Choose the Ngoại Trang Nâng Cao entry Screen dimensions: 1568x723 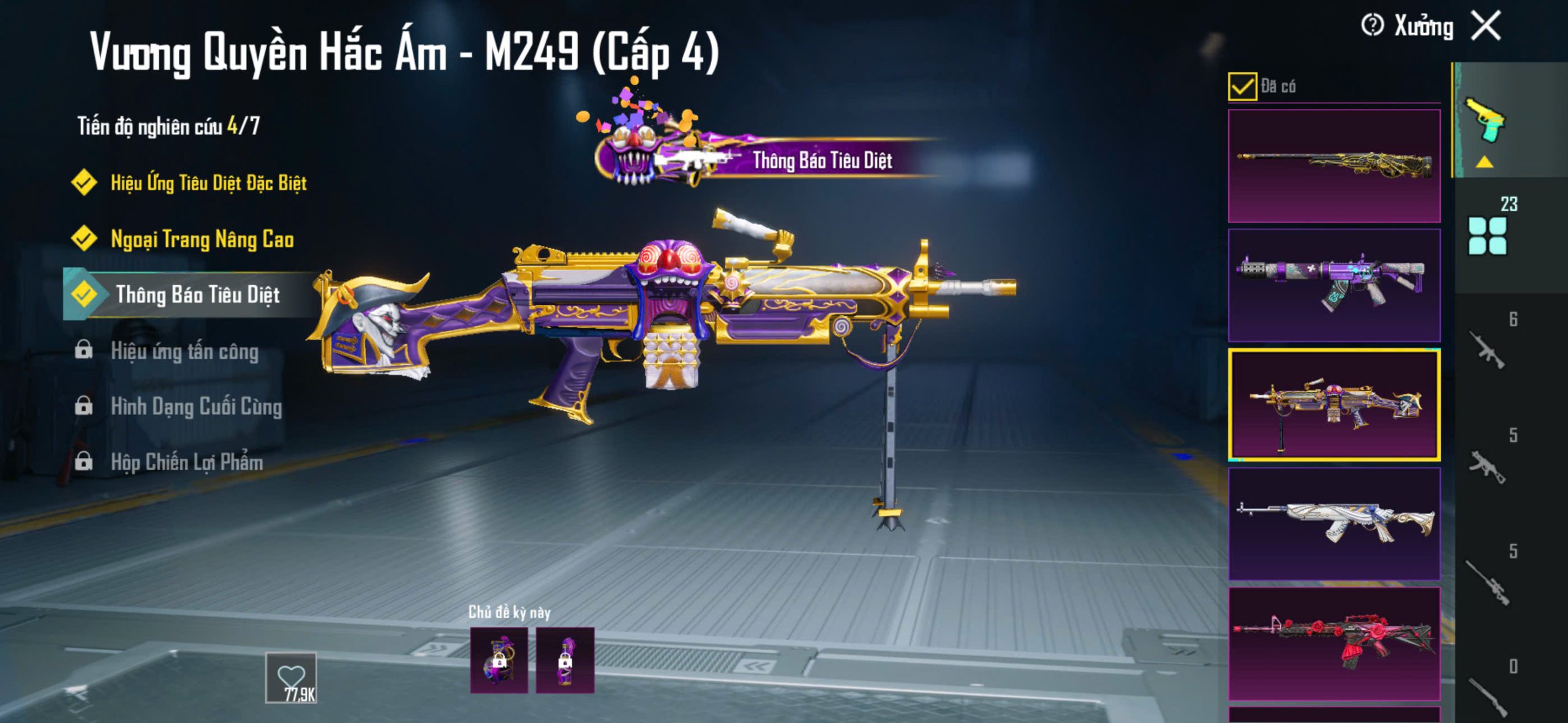pyautogui.click(x=202, y=239)
